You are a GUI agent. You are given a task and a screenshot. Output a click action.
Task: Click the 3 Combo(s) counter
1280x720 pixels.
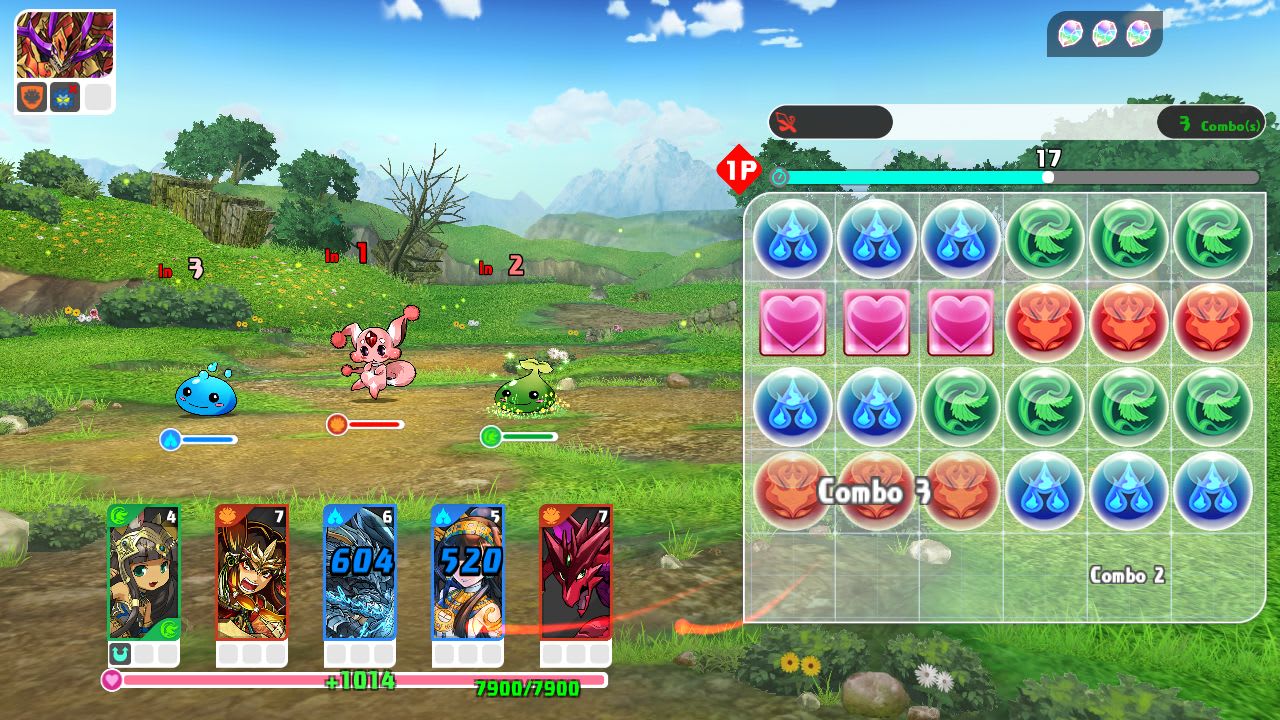1211,122
